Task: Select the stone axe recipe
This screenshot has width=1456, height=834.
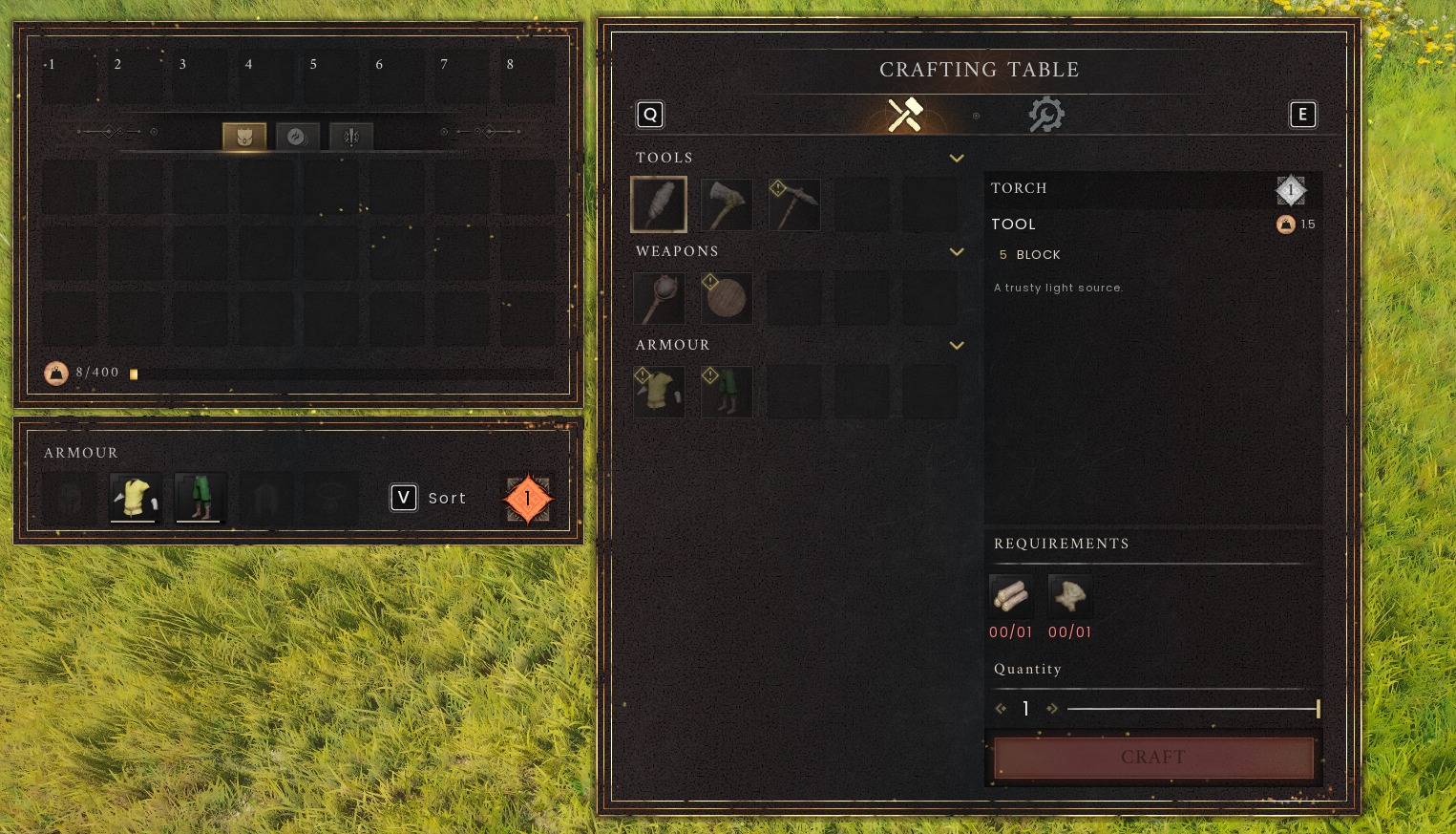Action: pyautogui.click(x=727, y=203)
